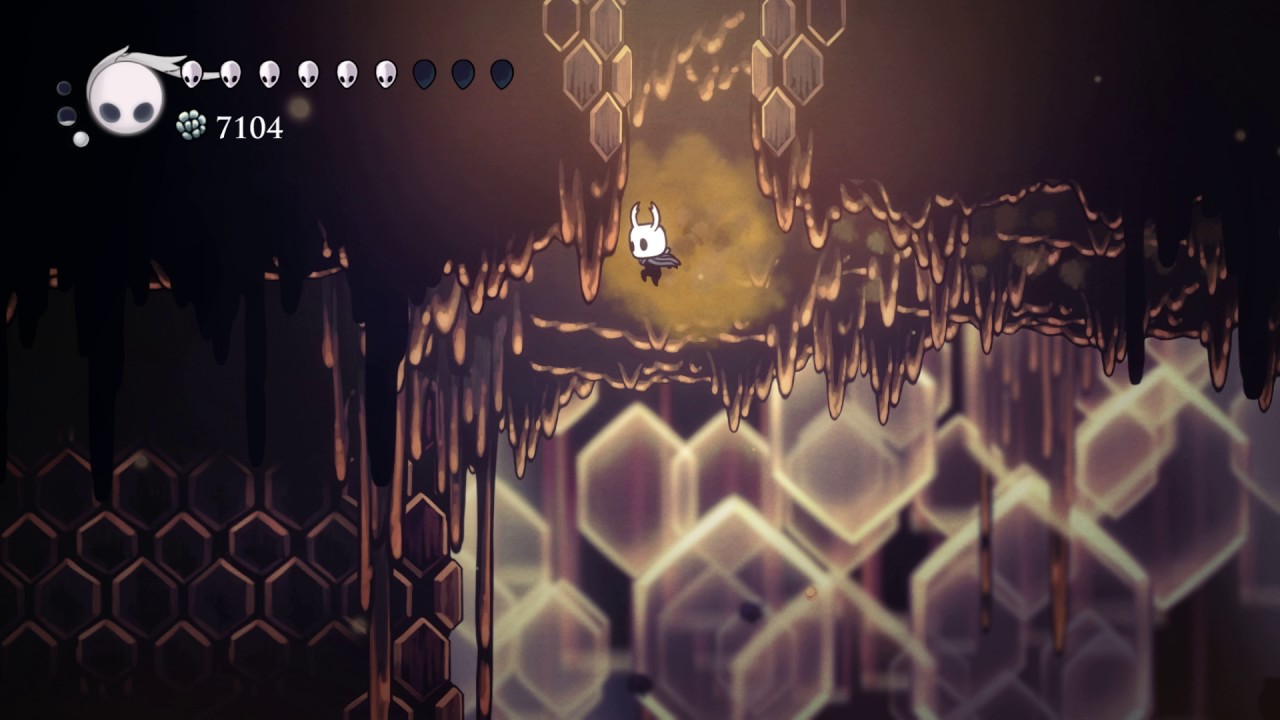
Task: Select the darkened mask furthest right
Action: [500, 72]
